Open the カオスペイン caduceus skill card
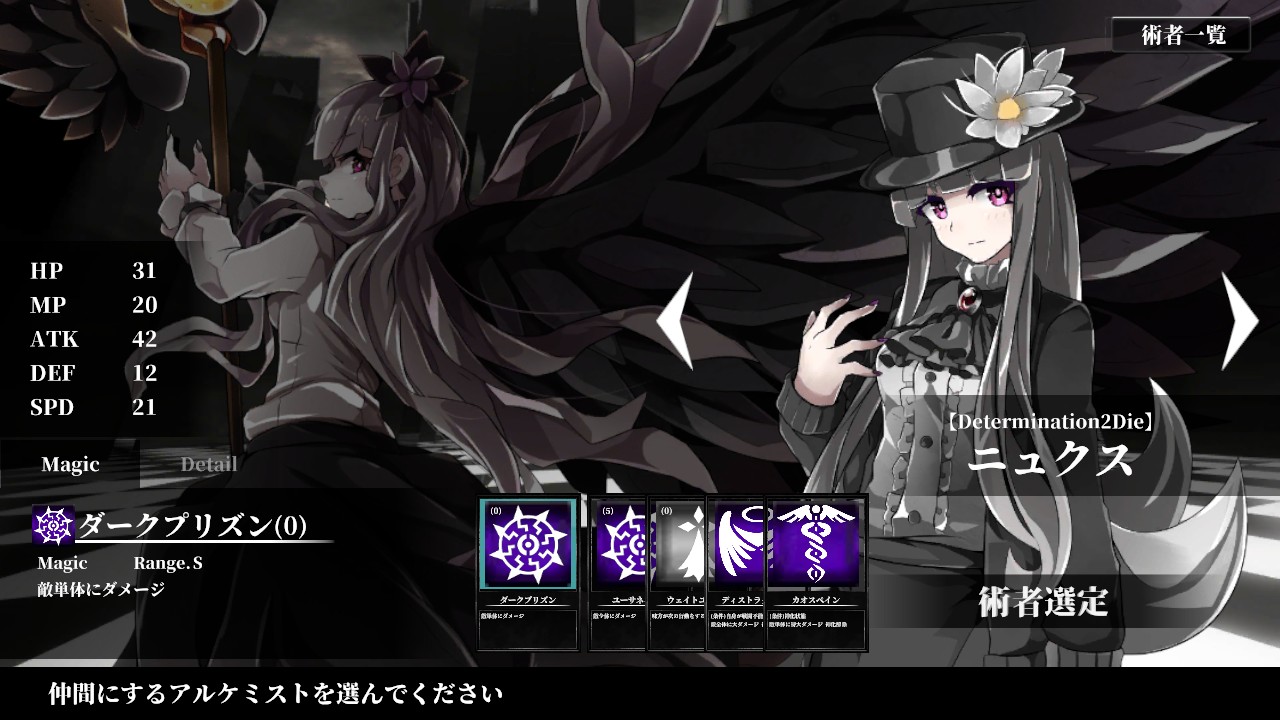 click(815, 545)
